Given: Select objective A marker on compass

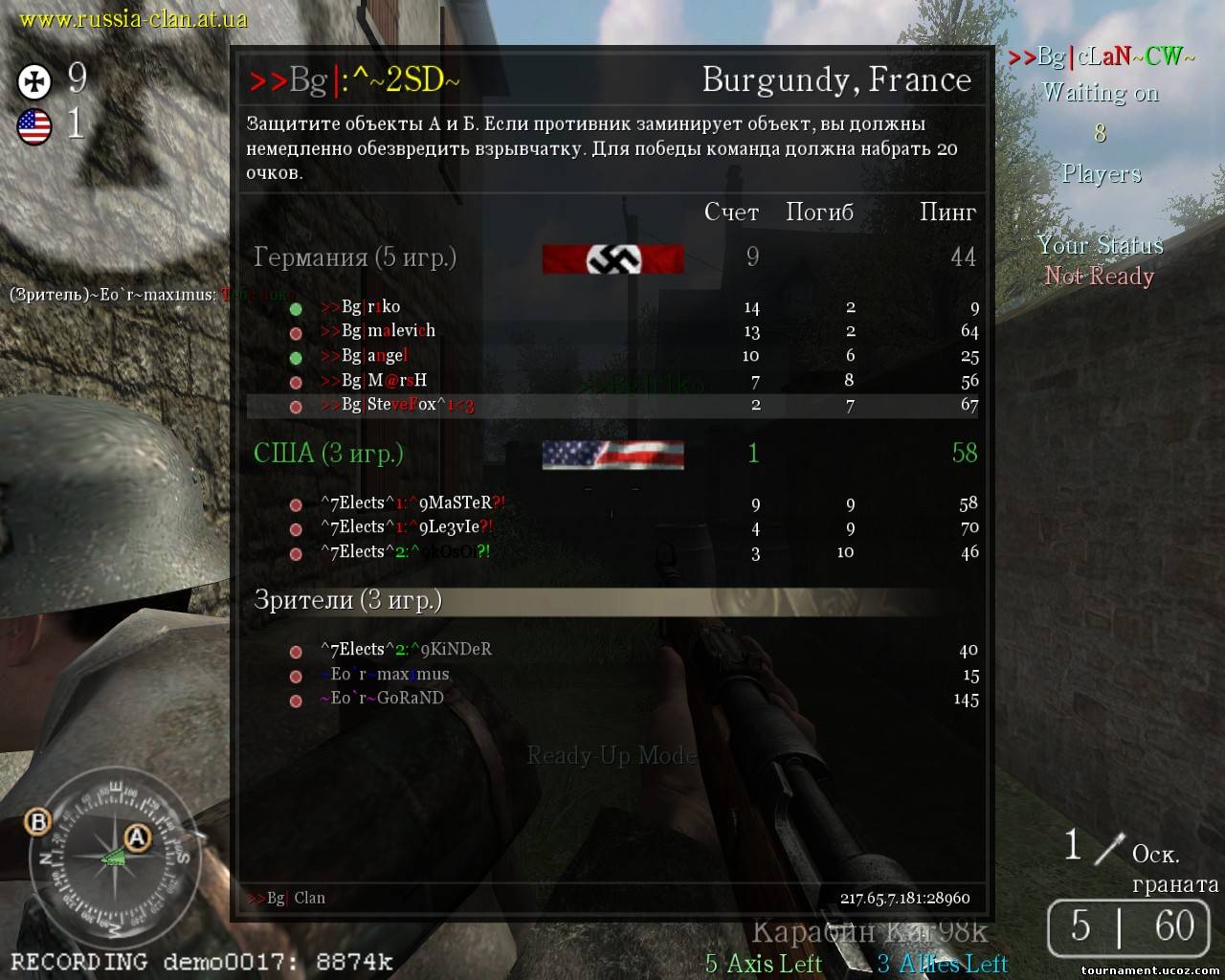Looking at the screenshot, I should pyautogui.click(x=138, y=839).
